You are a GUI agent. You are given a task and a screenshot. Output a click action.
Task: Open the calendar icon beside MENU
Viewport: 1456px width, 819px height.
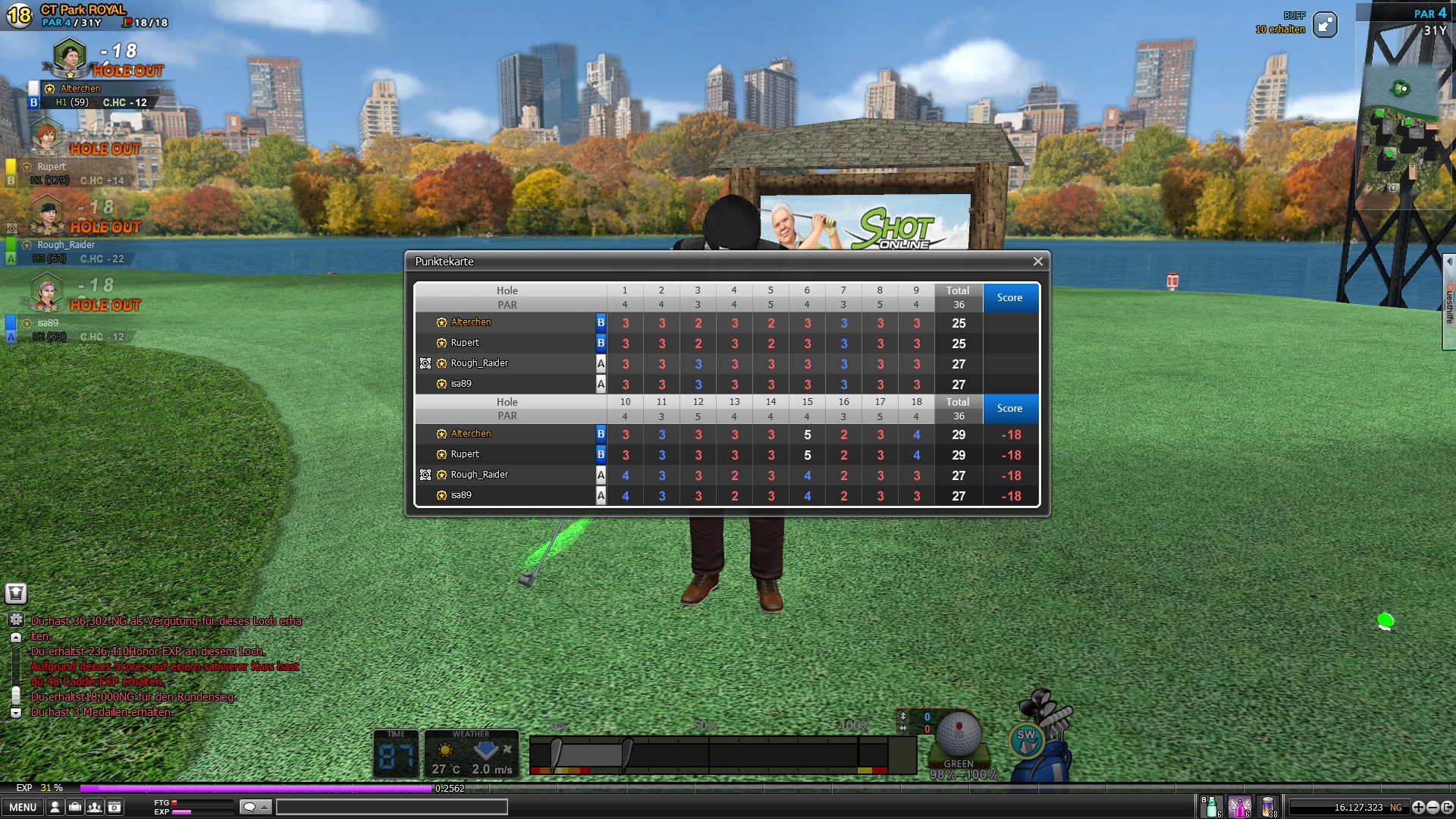(115, 808)
